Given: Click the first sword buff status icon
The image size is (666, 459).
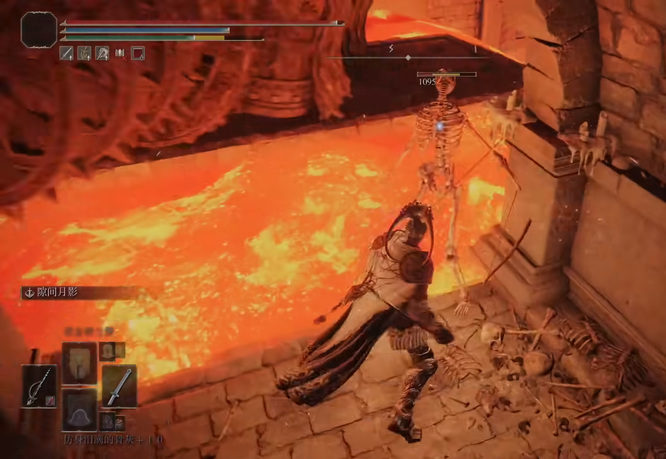Looking at the screenshot, I should coord(67,53).
